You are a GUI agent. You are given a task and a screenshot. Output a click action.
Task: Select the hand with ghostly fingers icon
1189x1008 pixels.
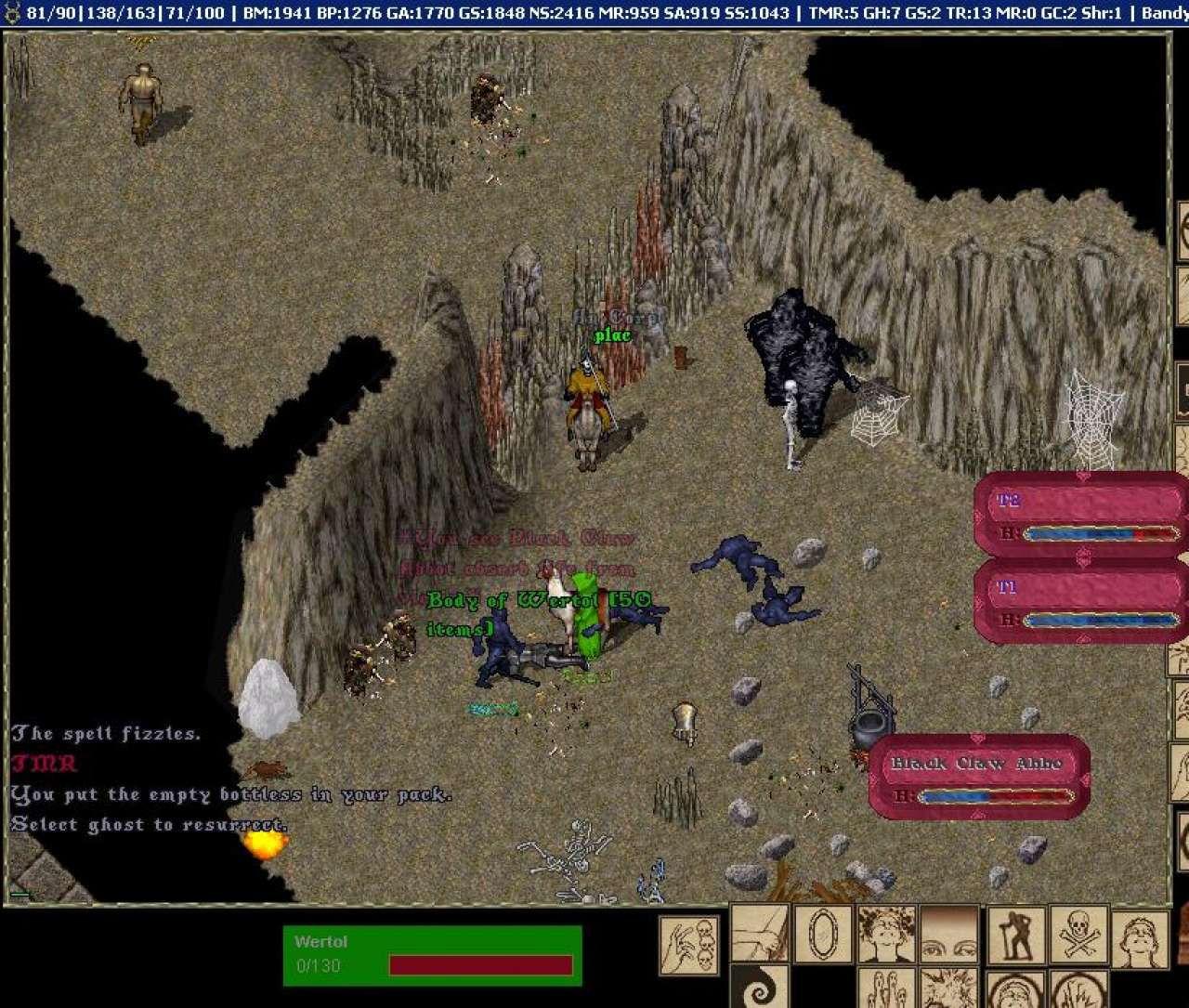[x=886, y=988]
